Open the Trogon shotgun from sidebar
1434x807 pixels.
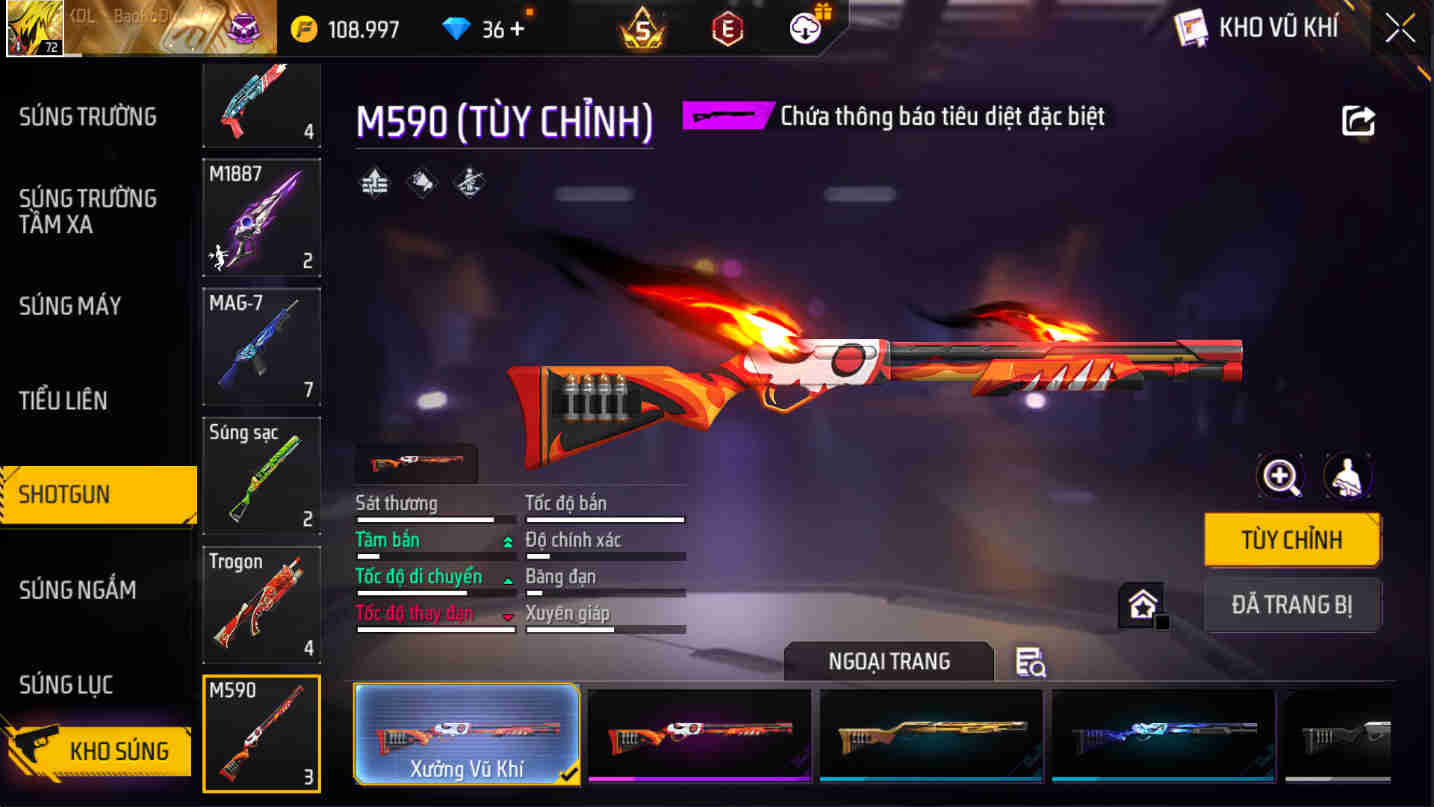(261, 604)
